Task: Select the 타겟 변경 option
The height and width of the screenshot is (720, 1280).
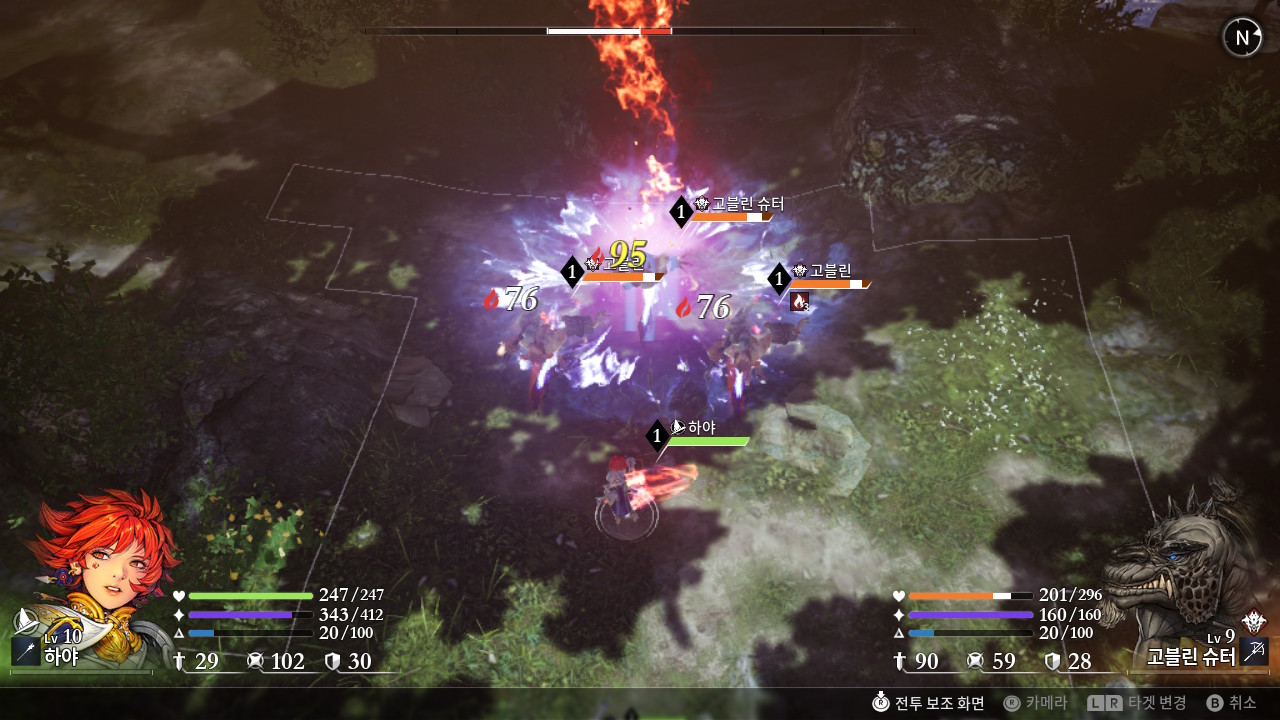Action: pos(1138,702)
